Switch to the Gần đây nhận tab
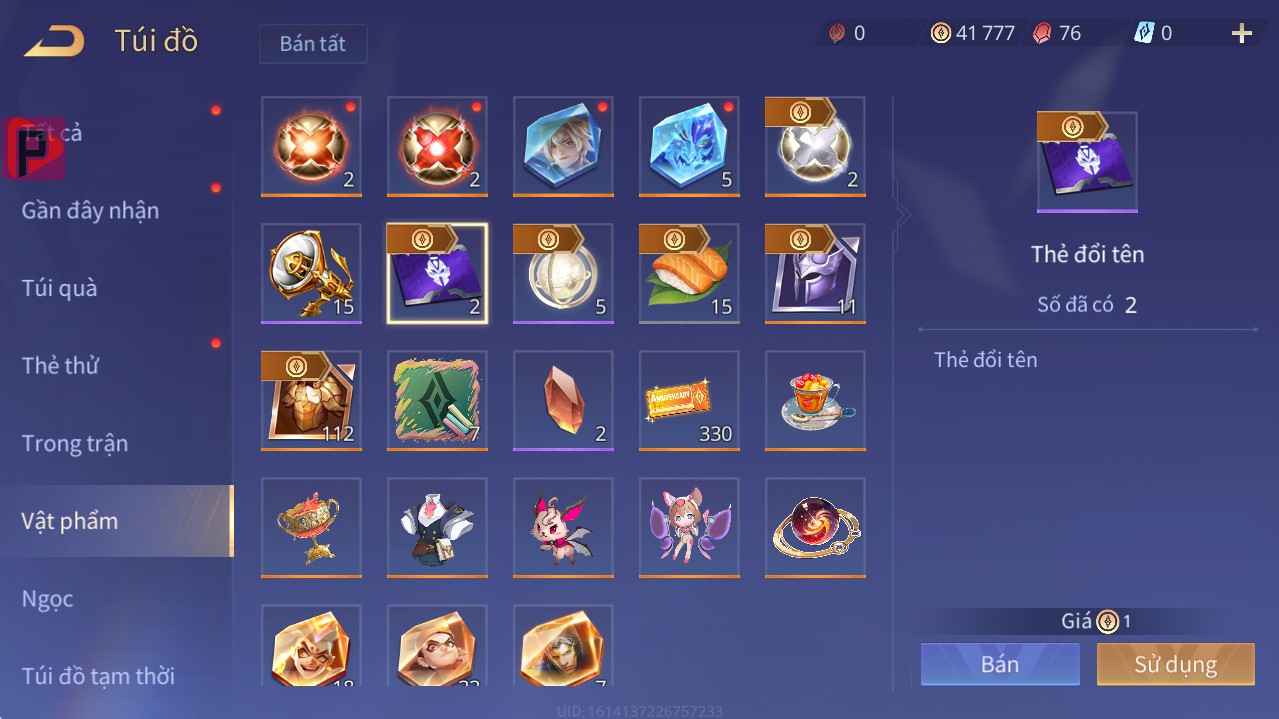1279x719 pixels. (x=90, y=210)
